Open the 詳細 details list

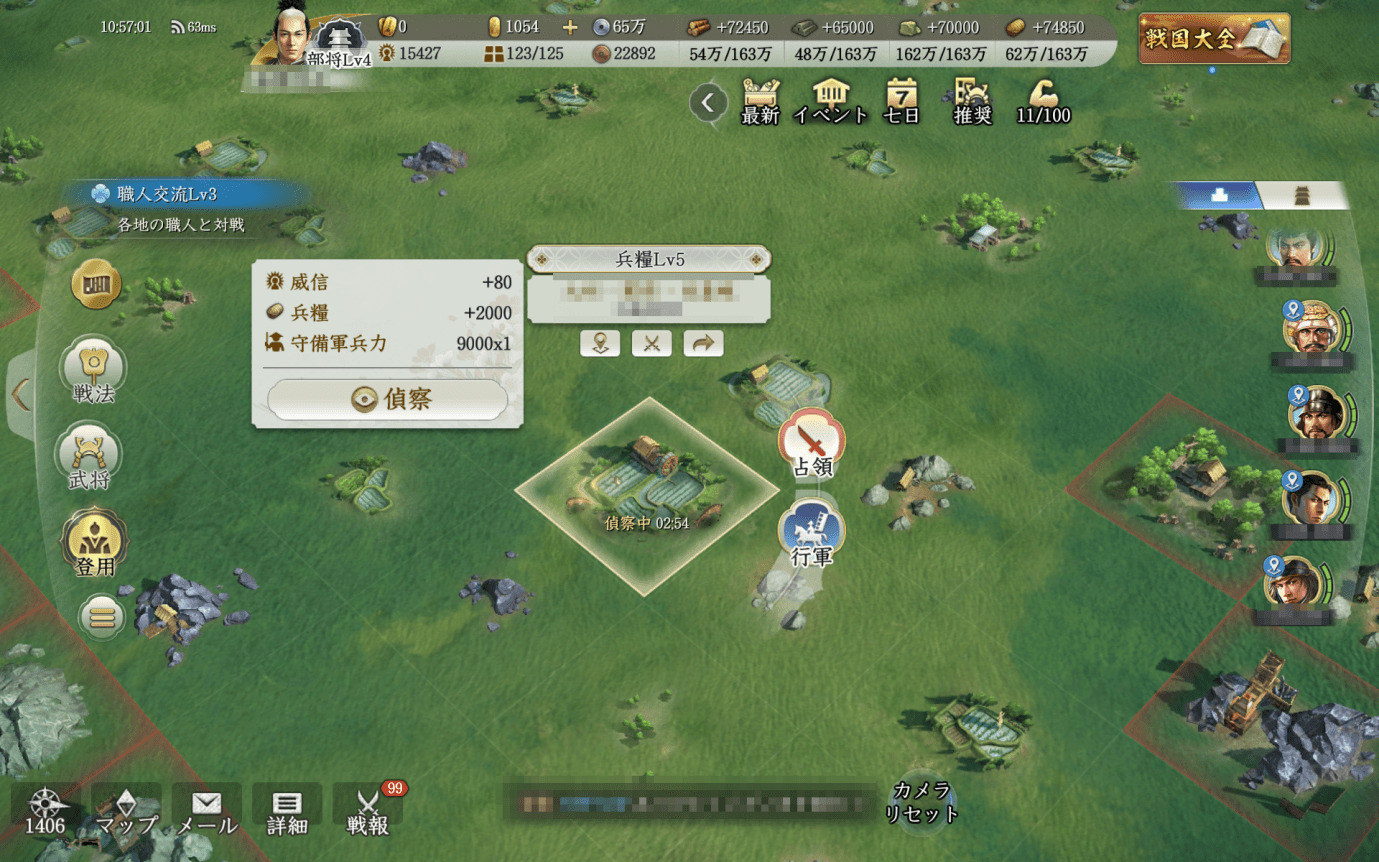coord(287,811)
